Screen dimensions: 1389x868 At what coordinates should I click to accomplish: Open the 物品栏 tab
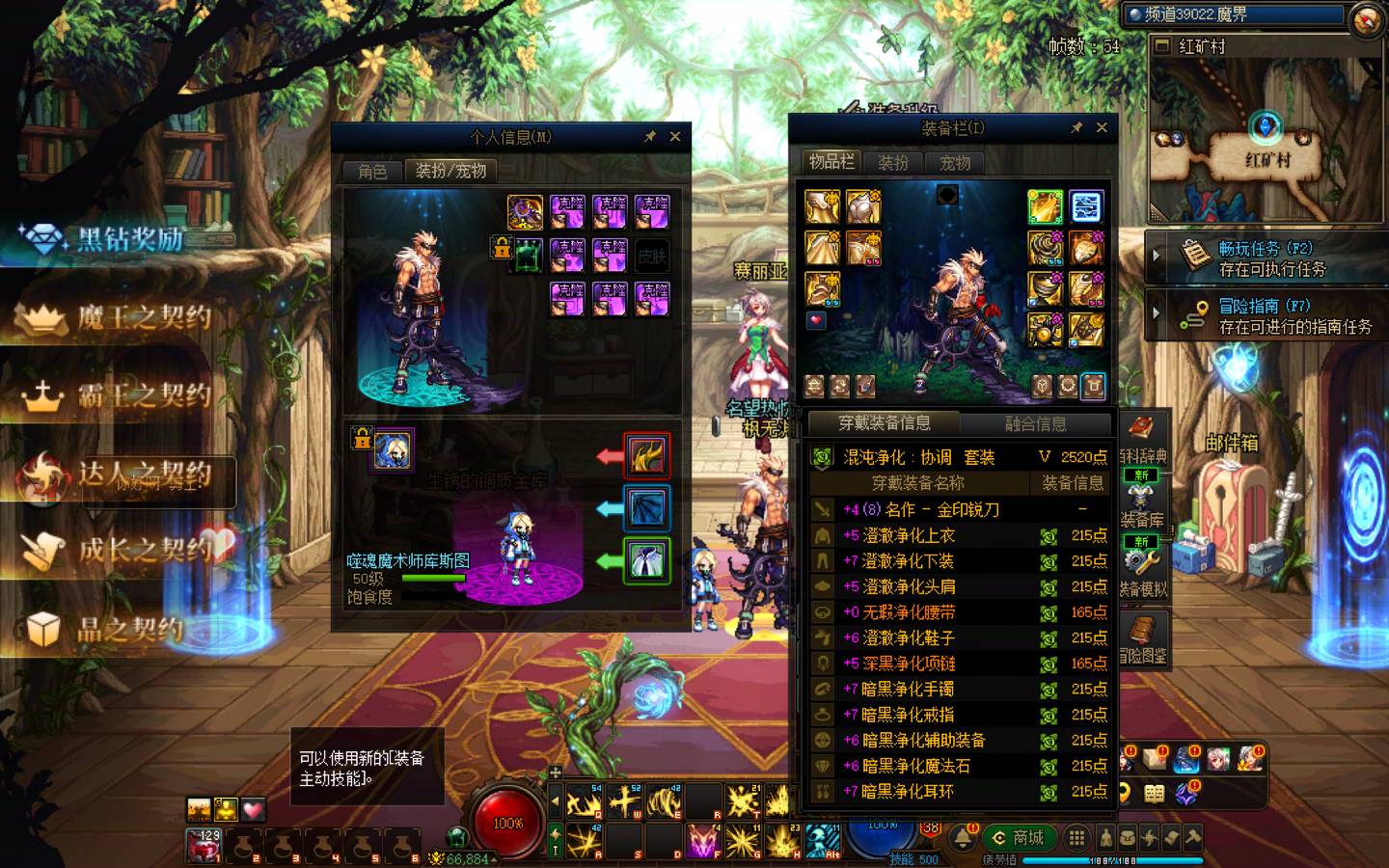(831, 162)
